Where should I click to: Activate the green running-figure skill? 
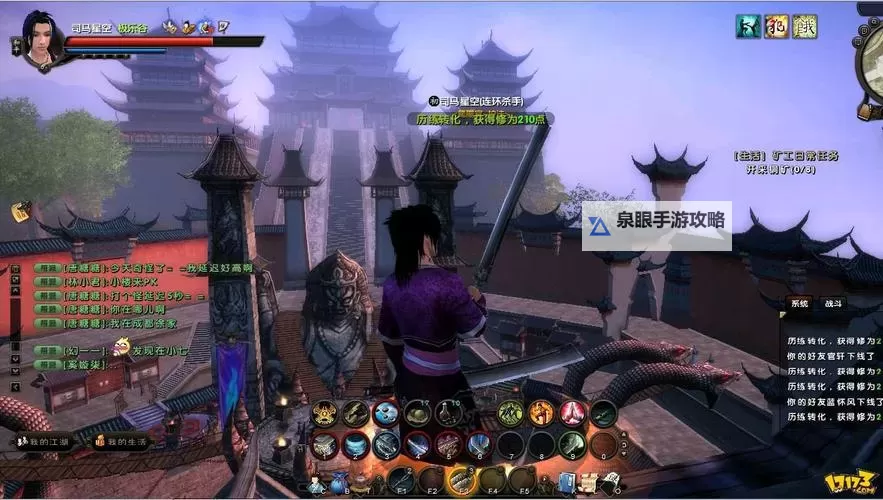coord(511,412)
